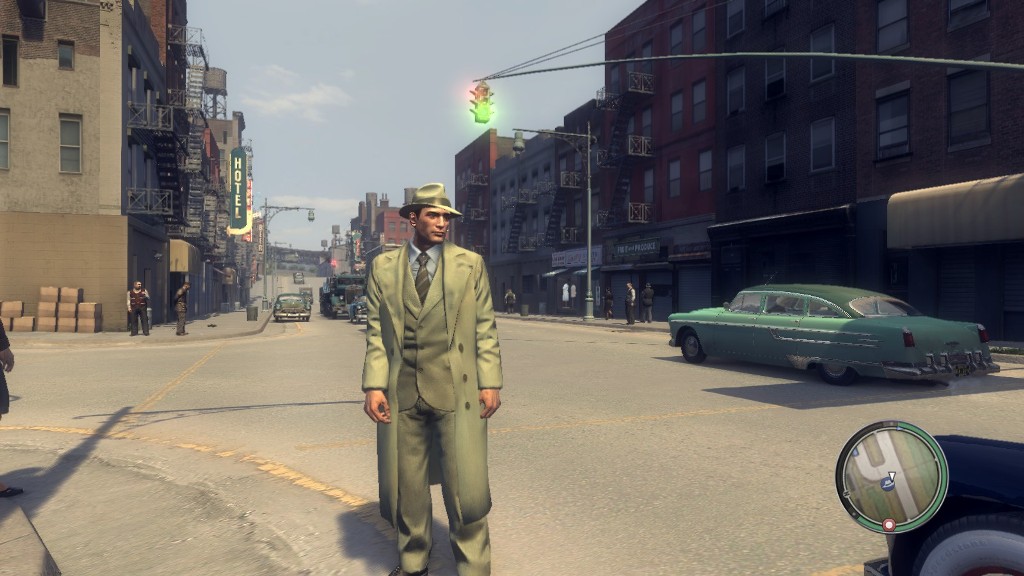Click the circular minimap

click(891, 476)
